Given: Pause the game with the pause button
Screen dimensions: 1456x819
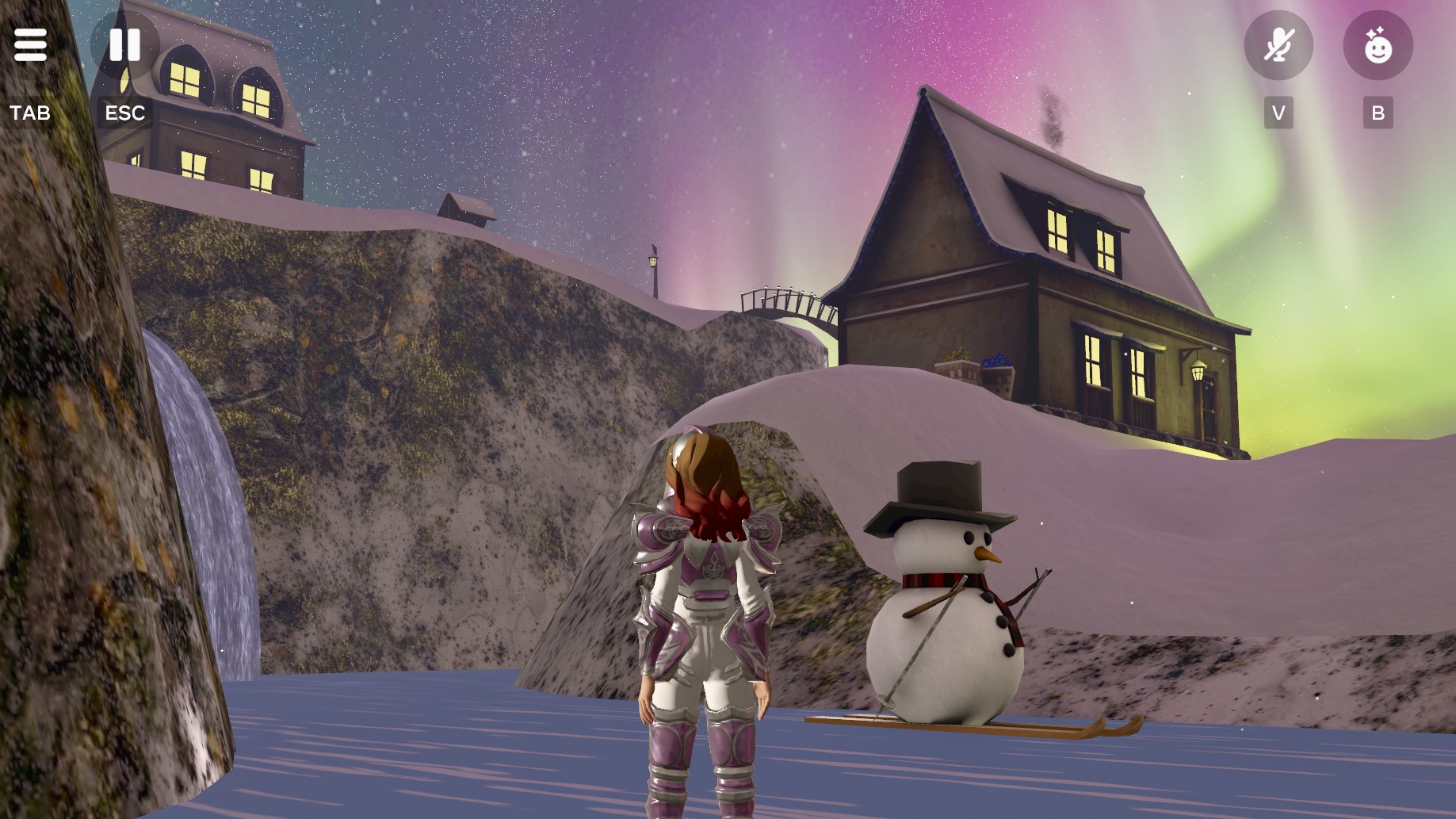Looking at the screenshot, I should point(124,45).
